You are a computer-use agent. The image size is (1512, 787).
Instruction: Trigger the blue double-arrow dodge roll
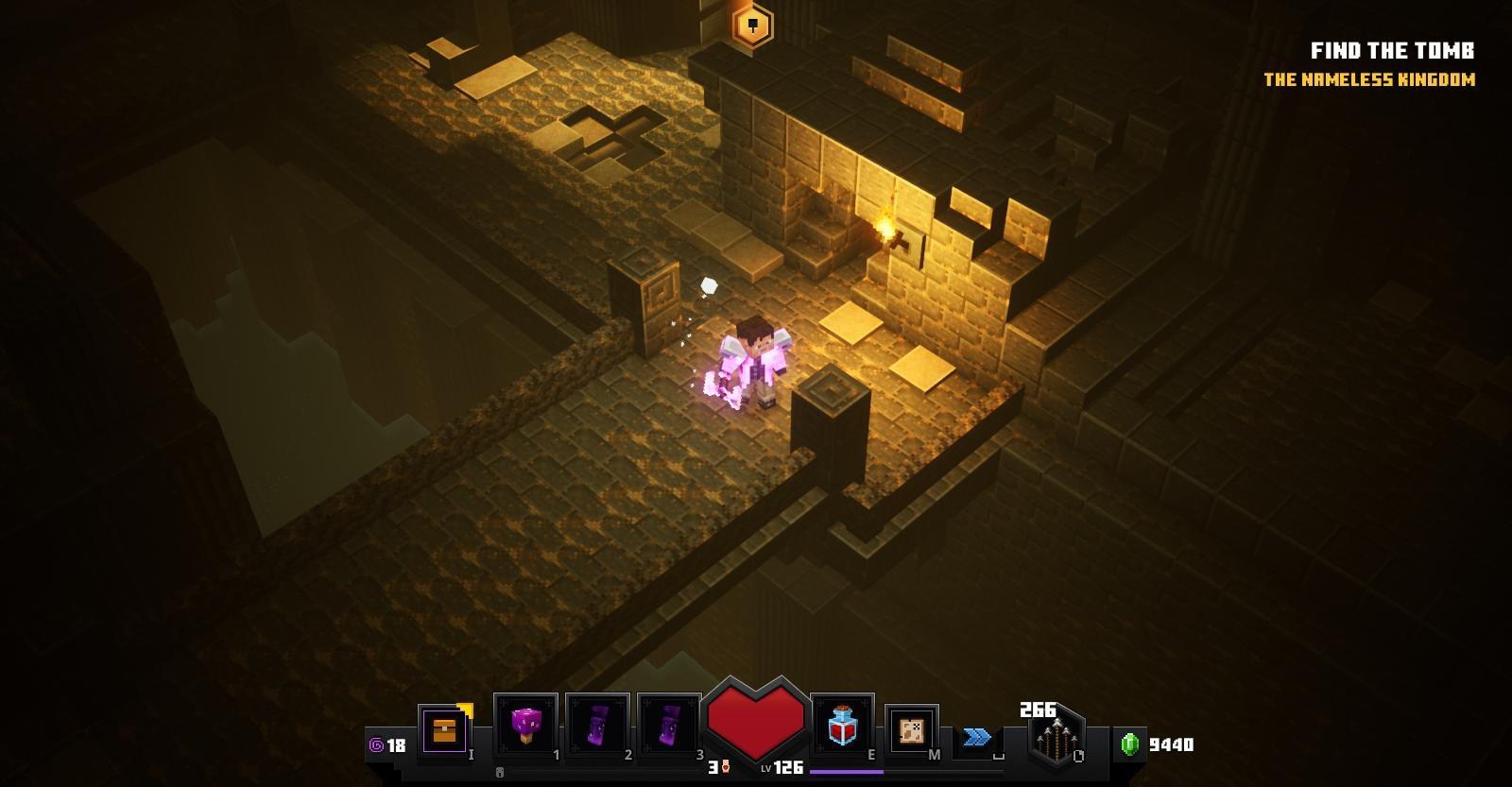tap(977, 737)
